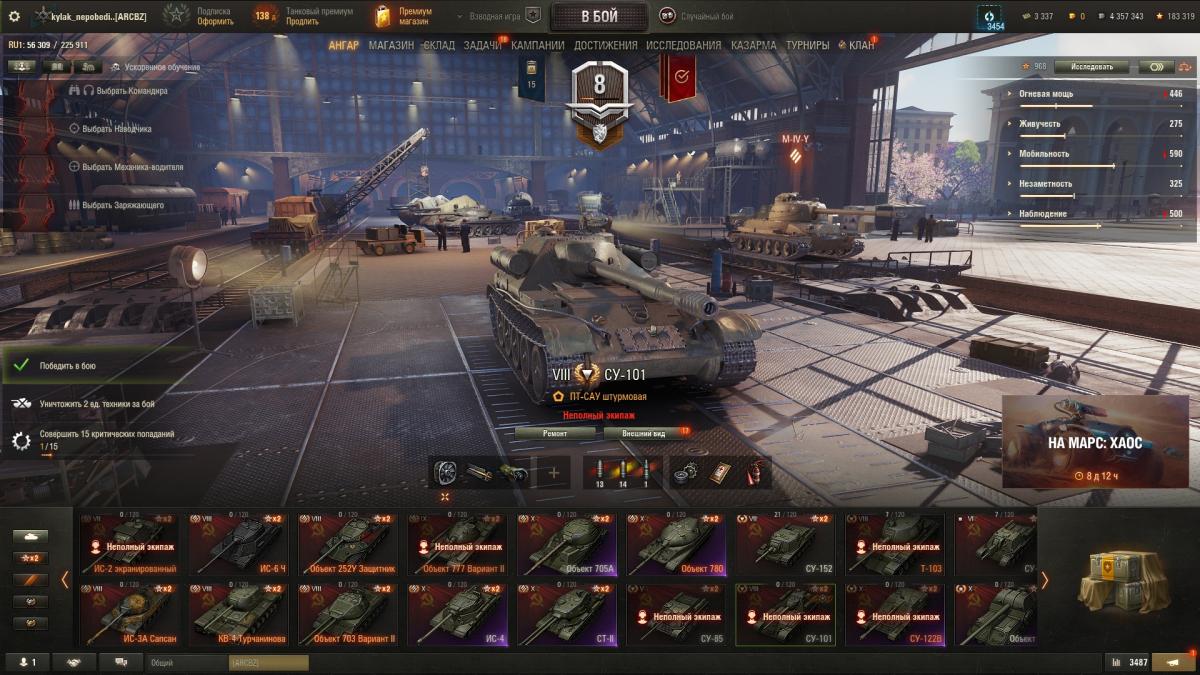
Task: Pick the ИС-3А Сапсан tank card
Action: coord(129,614)
